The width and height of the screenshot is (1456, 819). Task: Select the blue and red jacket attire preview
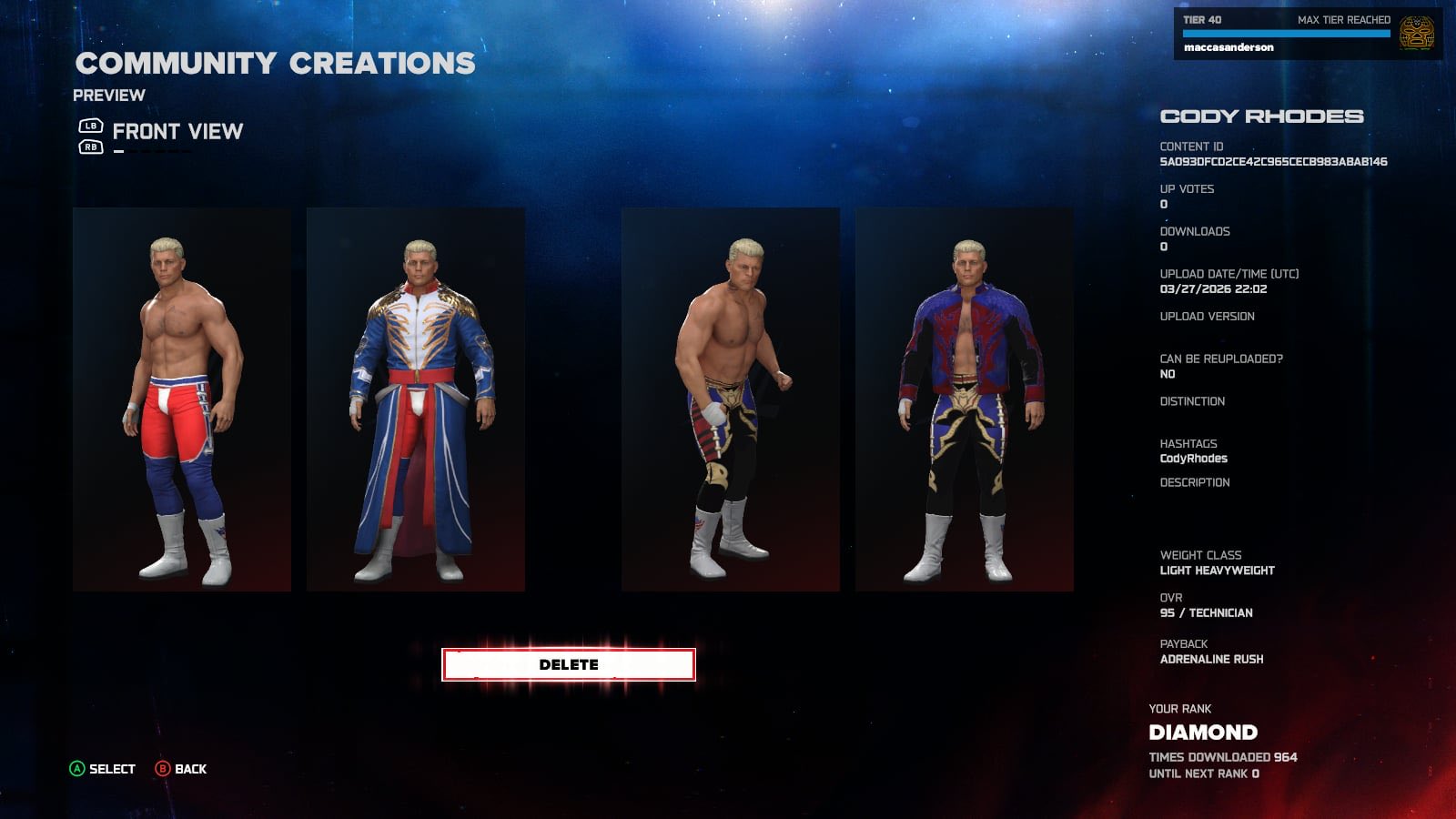tap(964, 399)
